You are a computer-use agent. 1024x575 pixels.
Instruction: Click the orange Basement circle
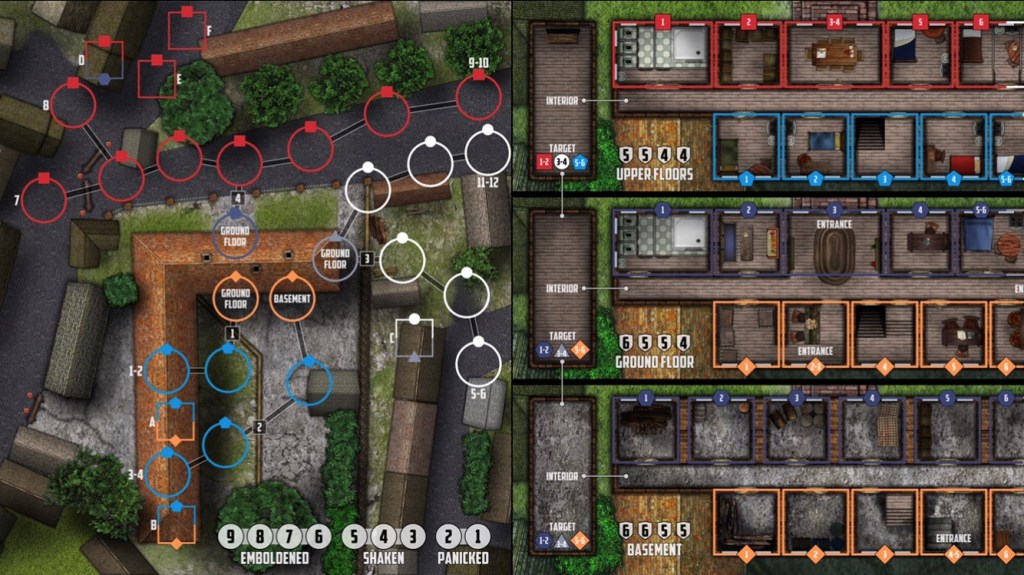pos(292,297)
